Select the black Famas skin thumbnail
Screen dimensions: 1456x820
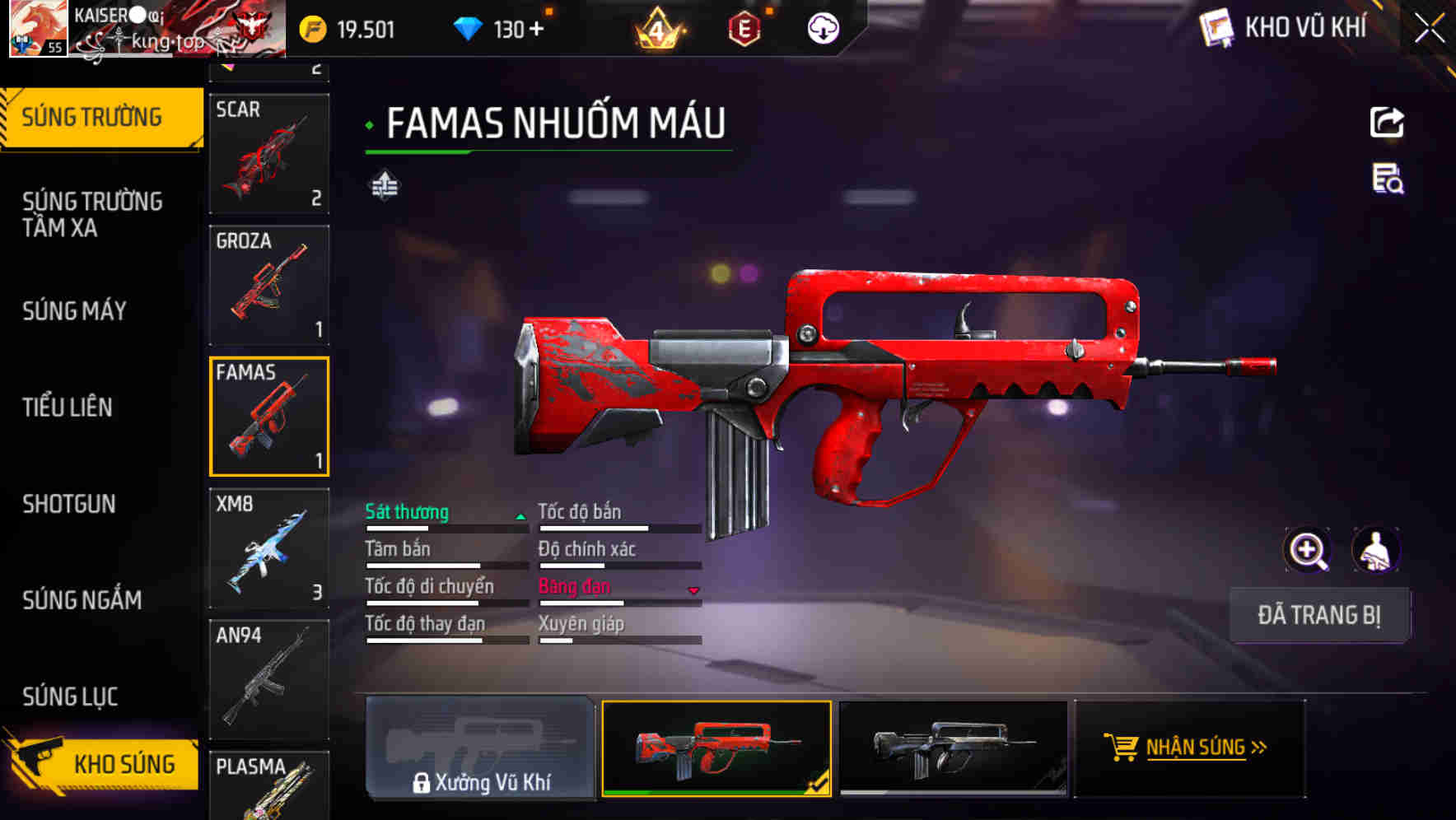(953, 748)
